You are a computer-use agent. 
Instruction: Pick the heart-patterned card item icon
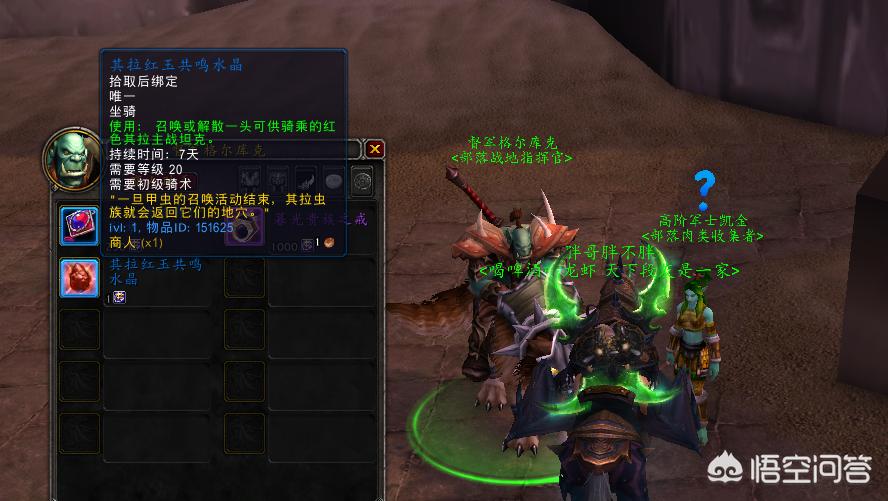[80, 224]
